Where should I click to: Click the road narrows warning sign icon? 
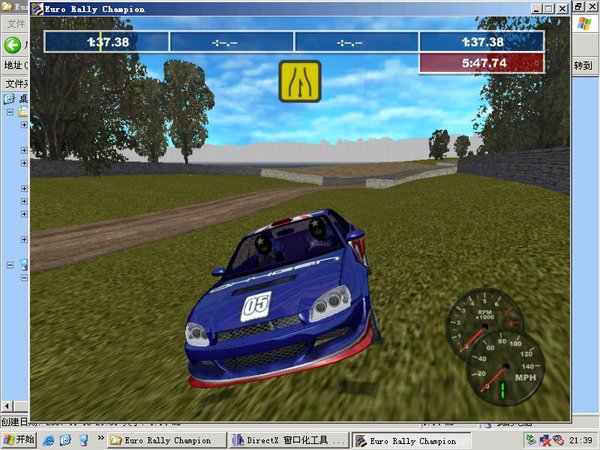(x=298, y=81)
